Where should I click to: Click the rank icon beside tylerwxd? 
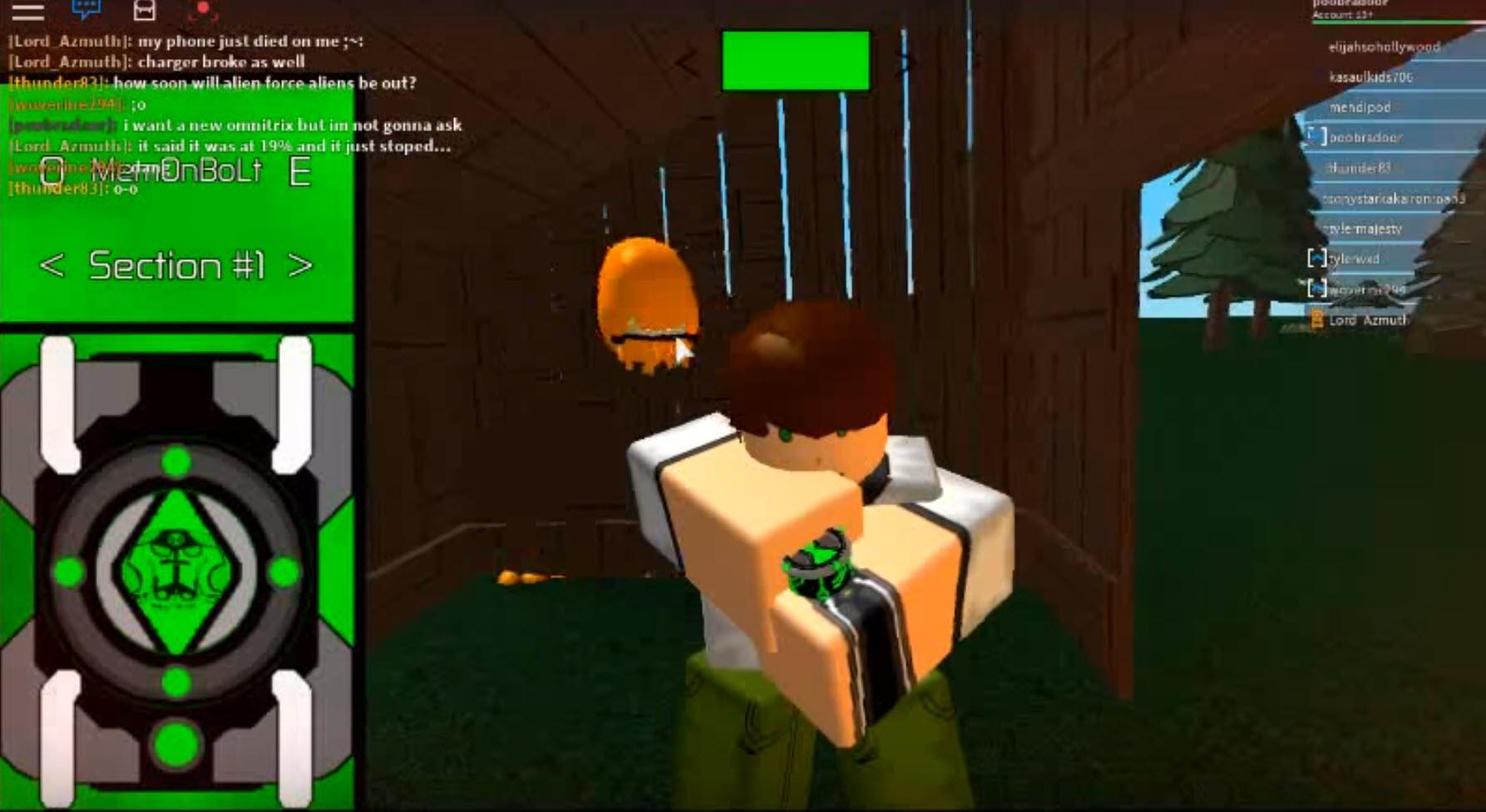click(x=1318, y=259)
